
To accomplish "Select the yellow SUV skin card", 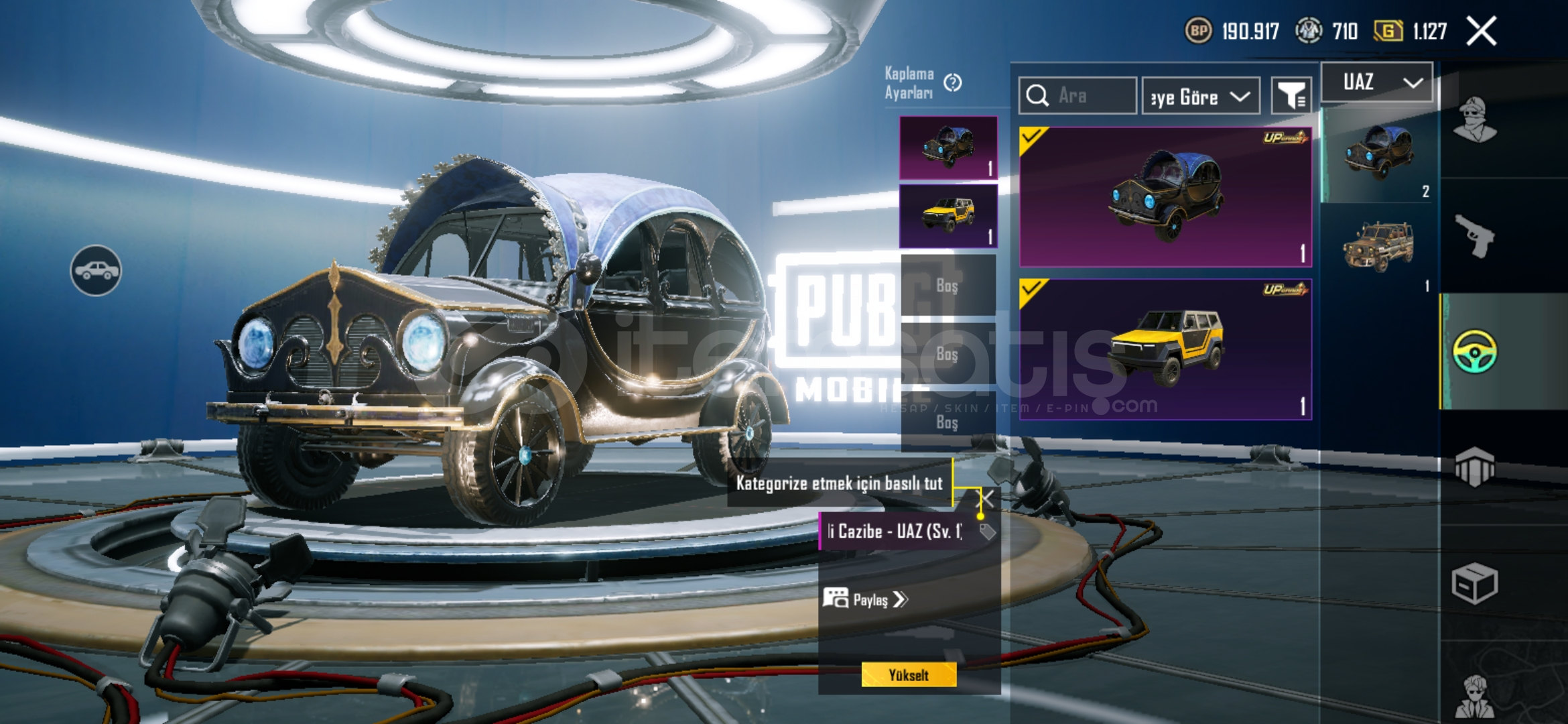I will click(1165, 349).
